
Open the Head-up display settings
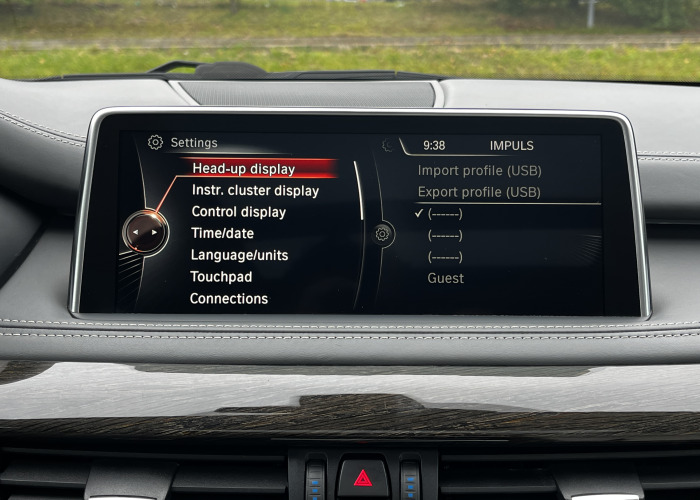[243, 169]
